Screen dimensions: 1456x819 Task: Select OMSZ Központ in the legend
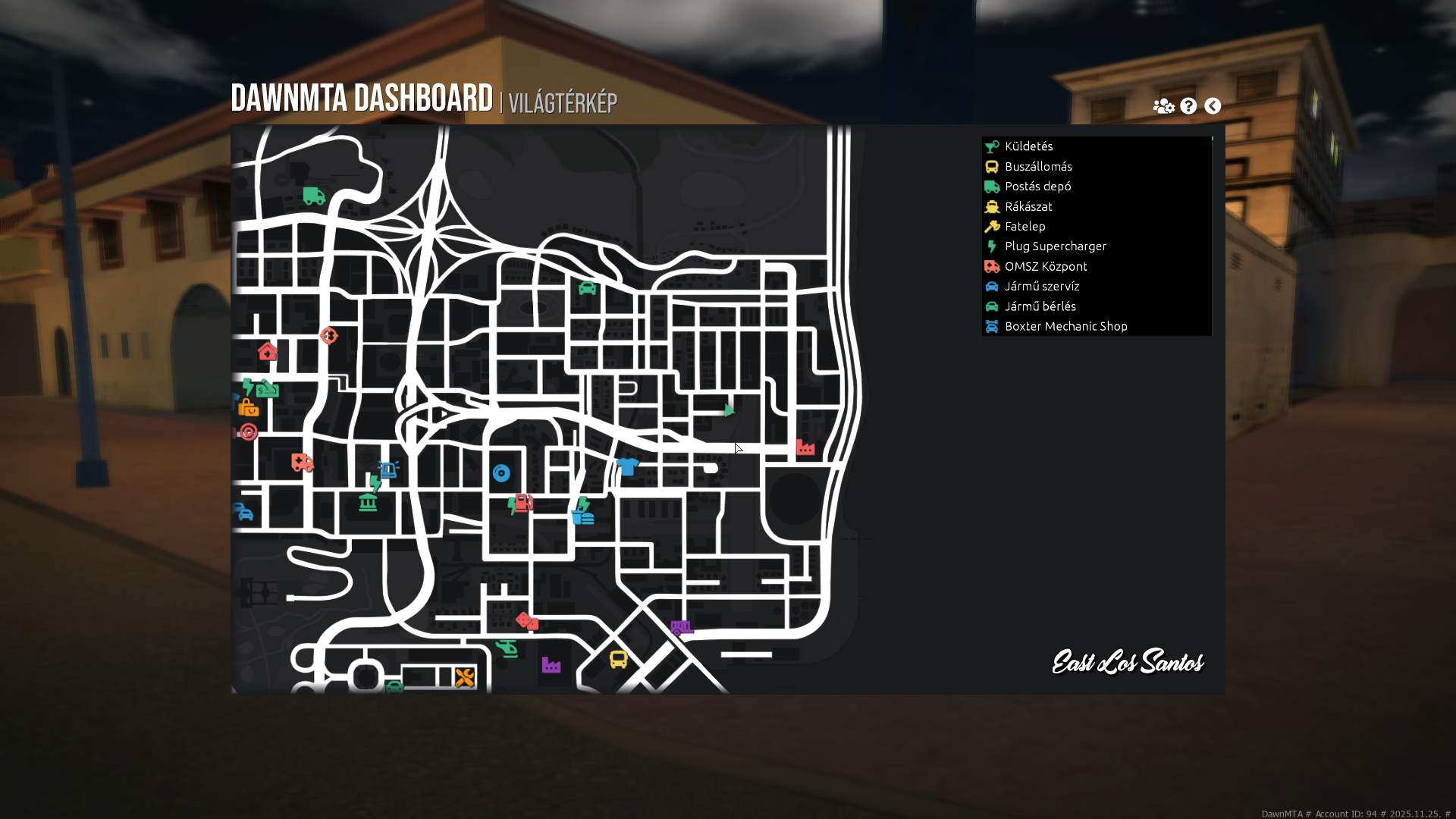click(x=1045, y=266)
